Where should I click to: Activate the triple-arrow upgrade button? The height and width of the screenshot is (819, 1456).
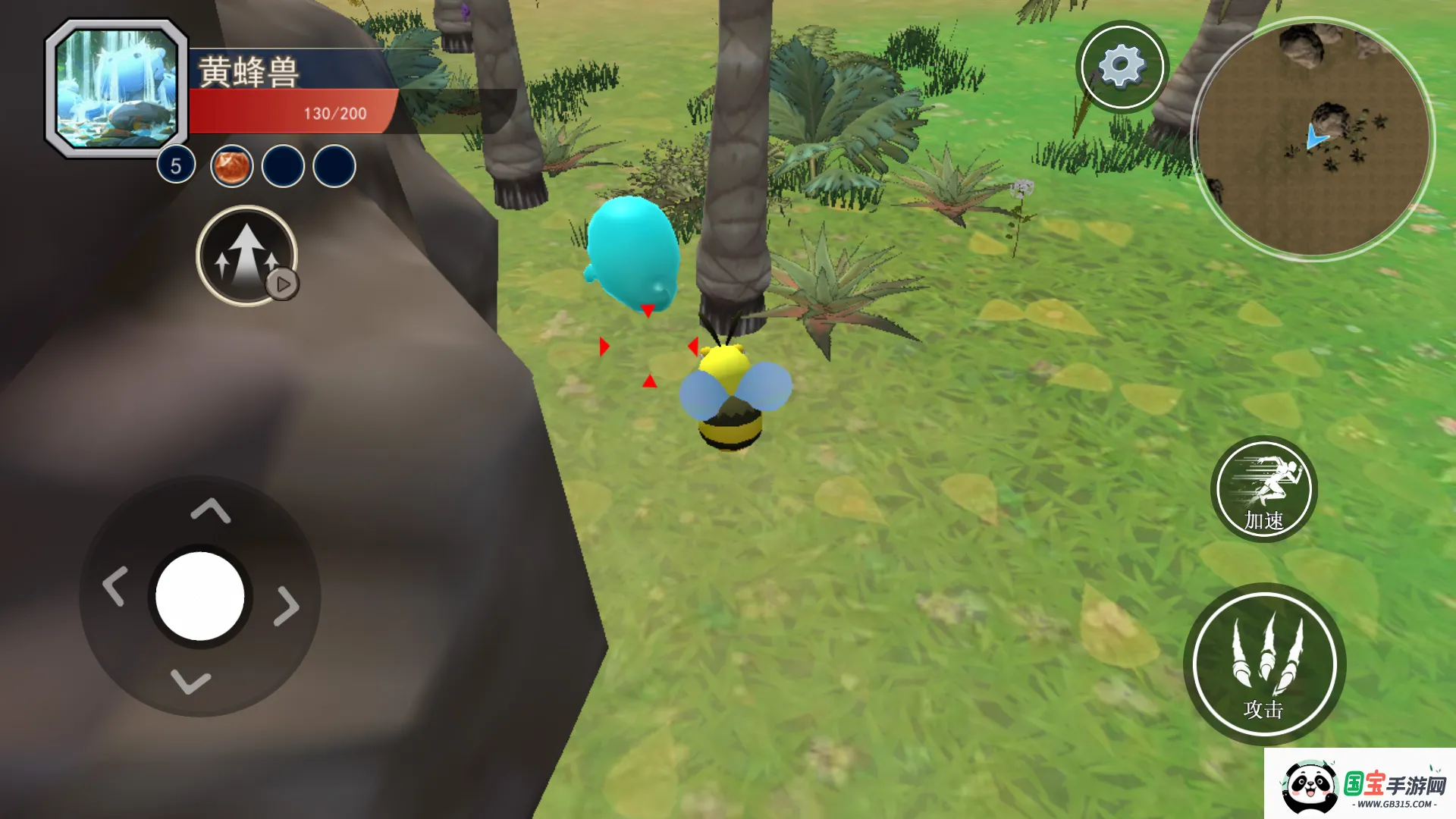pos(246,256)
